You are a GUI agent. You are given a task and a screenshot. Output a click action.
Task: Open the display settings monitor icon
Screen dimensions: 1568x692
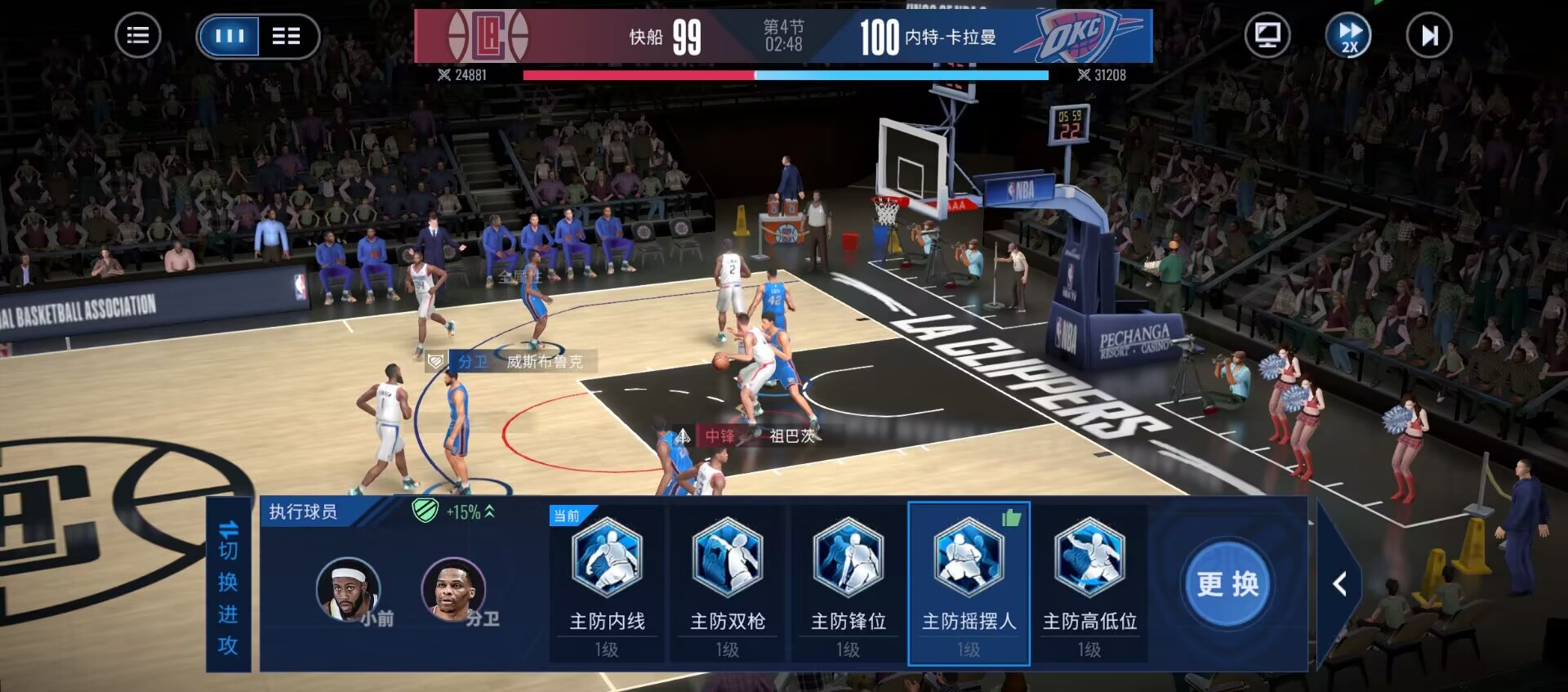pyautogui.click(x=1267, y=35)
